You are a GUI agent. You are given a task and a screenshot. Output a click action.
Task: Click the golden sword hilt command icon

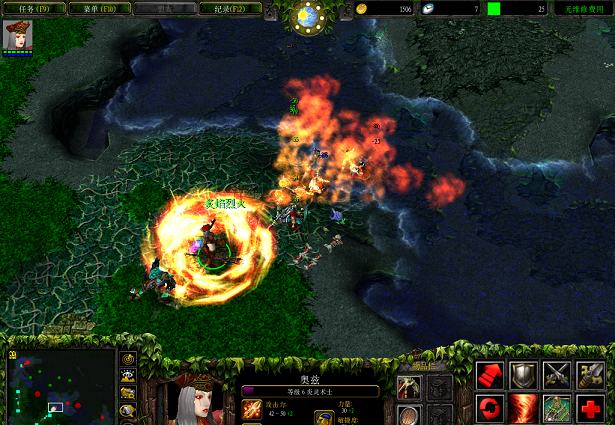[590, 375]
